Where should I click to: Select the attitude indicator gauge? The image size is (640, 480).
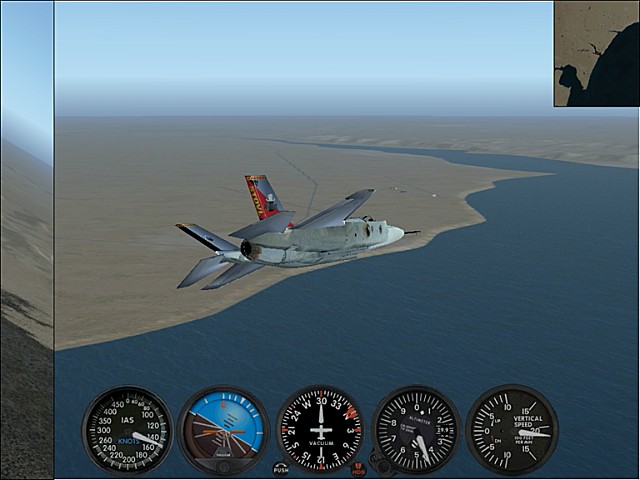tap(223, 430)
